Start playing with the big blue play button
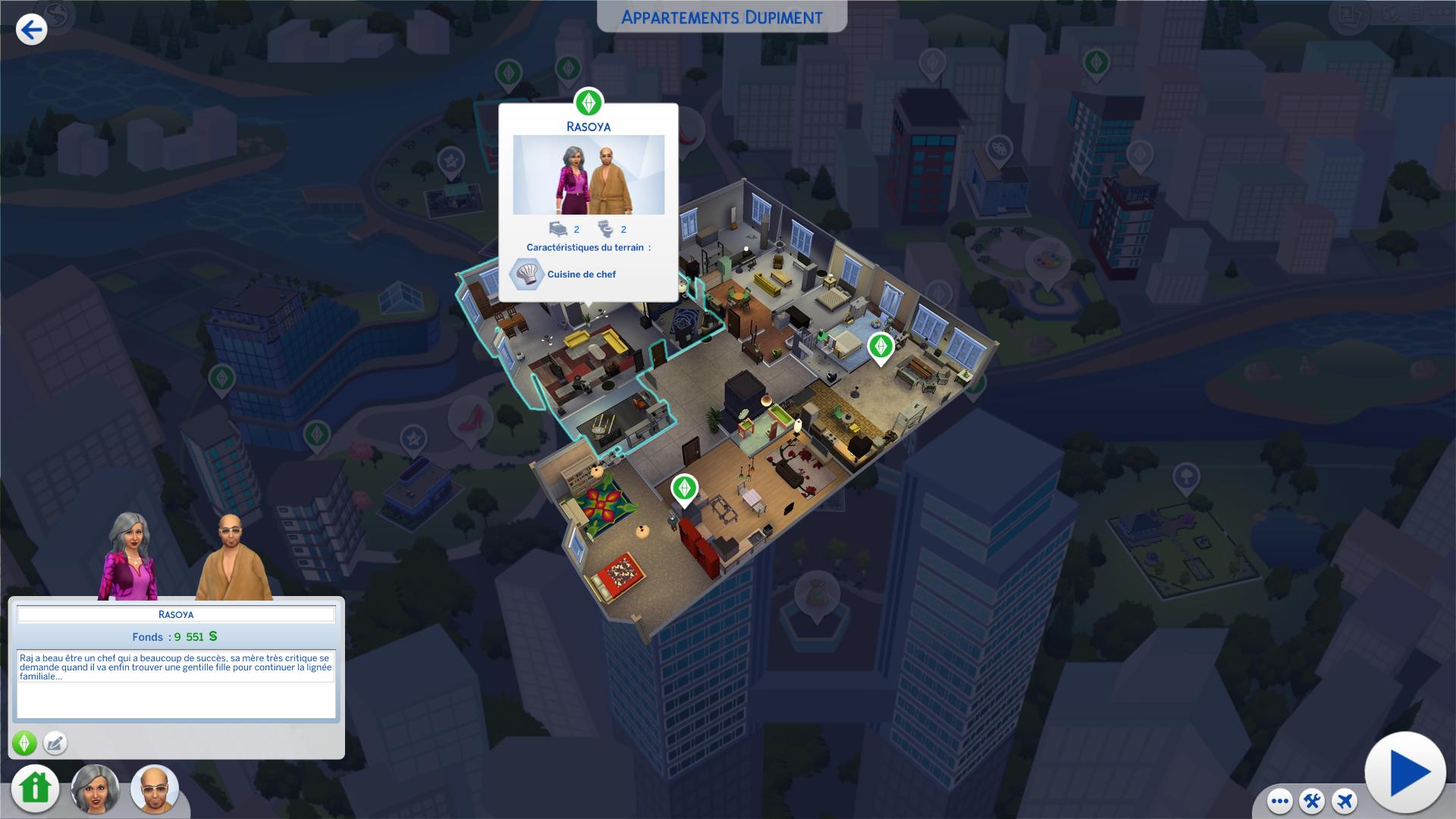This screenshot has width=1456, height=819. pos(1405,773)
